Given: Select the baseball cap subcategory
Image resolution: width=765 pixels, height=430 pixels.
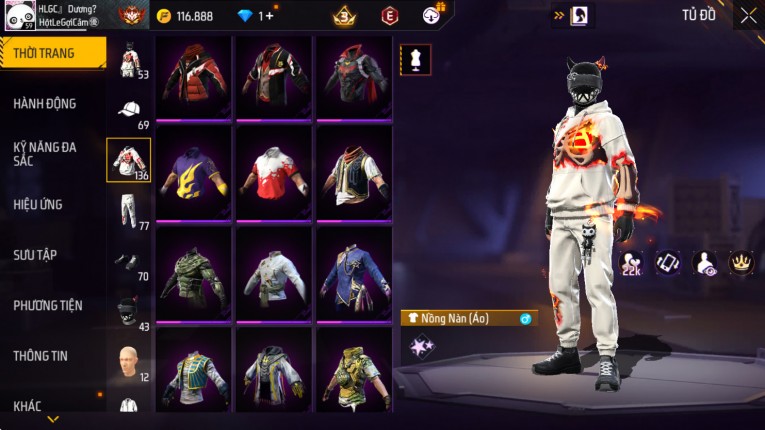Looking at the screenshot, I should click(x=128, y=109).
